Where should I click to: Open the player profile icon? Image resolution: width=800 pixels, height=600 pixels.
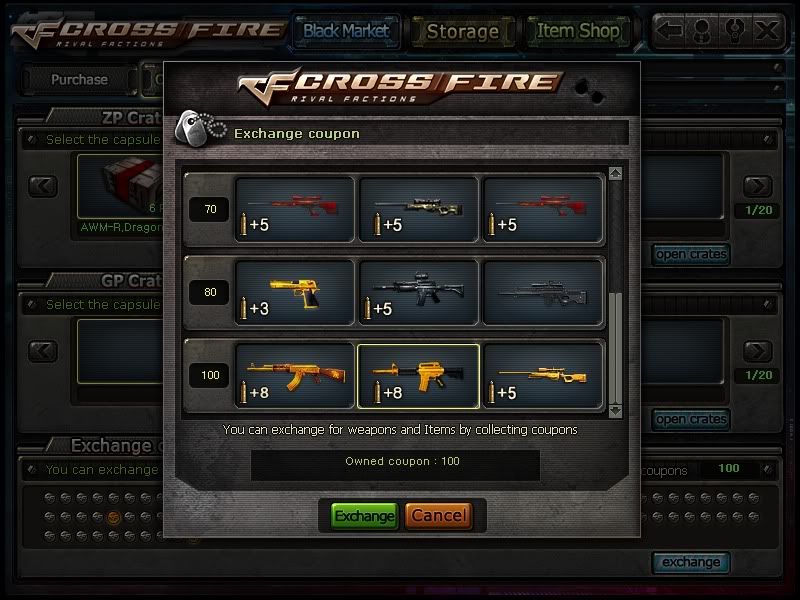(702, 30)
